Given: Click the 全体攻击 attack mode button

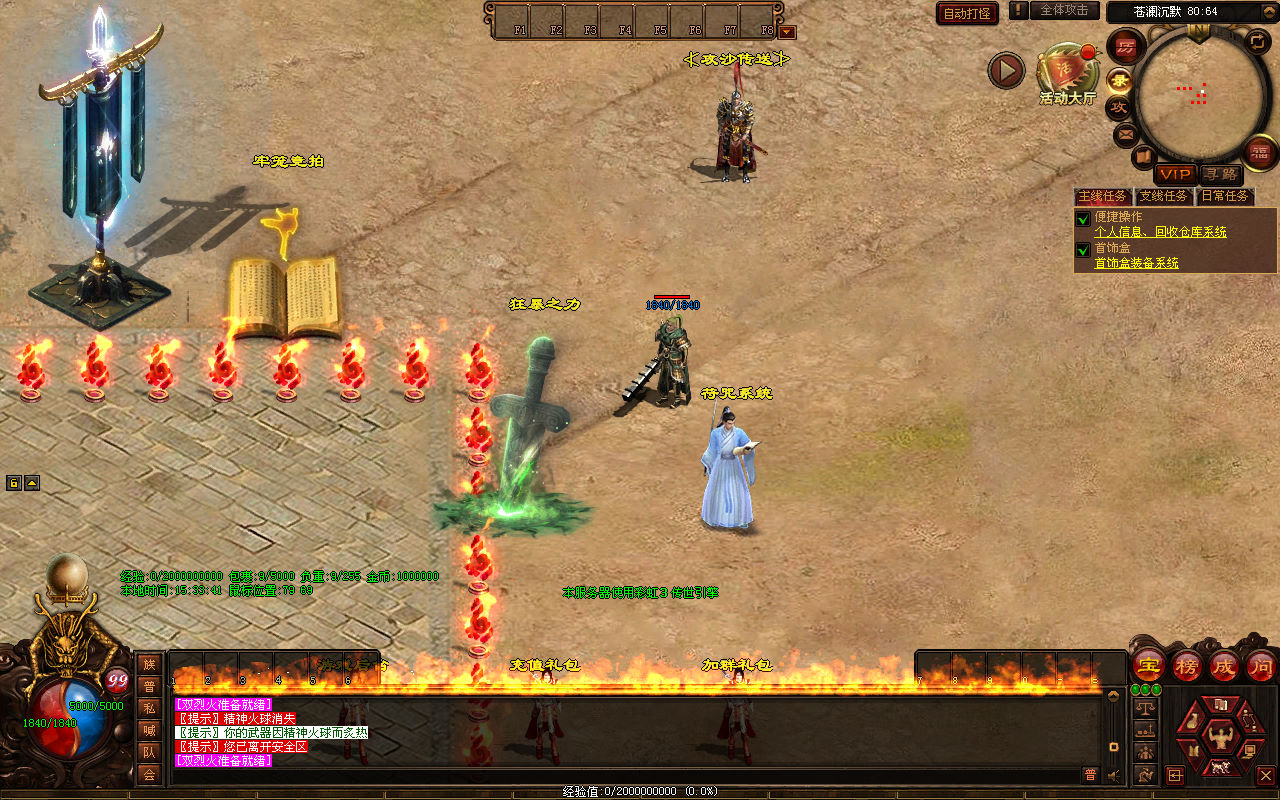Looking at the screenshot, I should tap(1064, 10).
